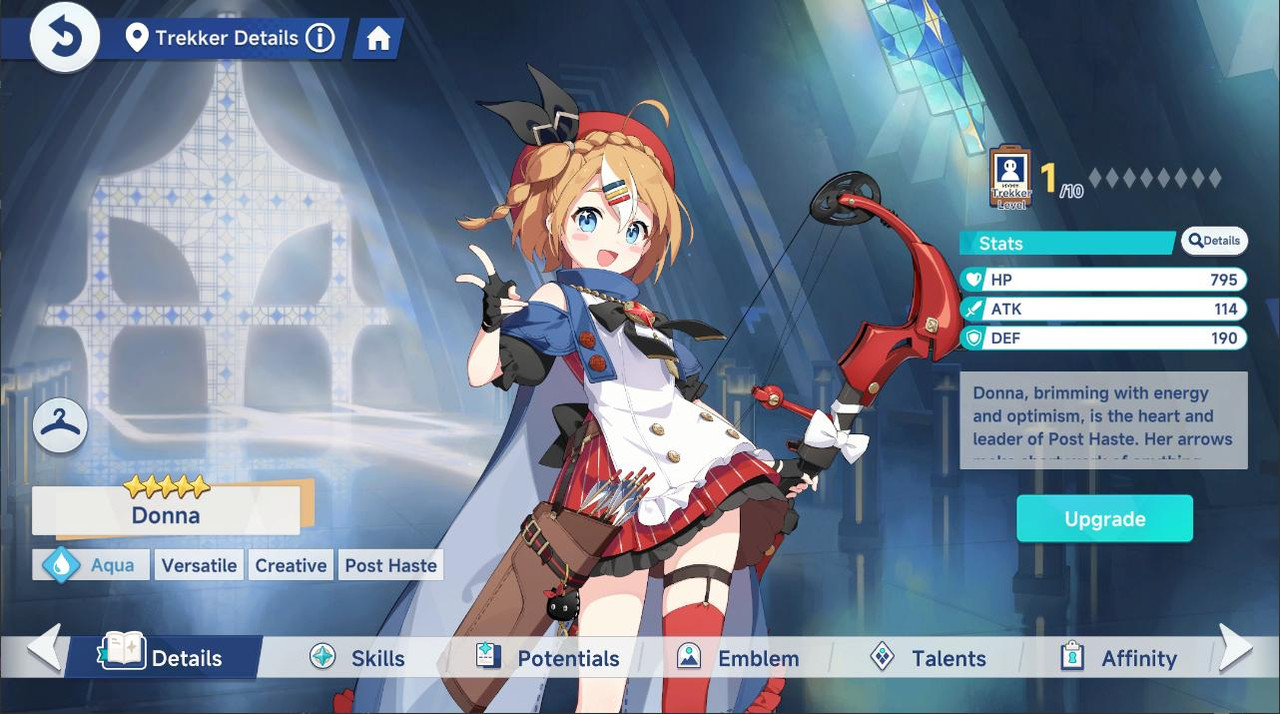Choose the Versatile tag

(x=199, y=565)
